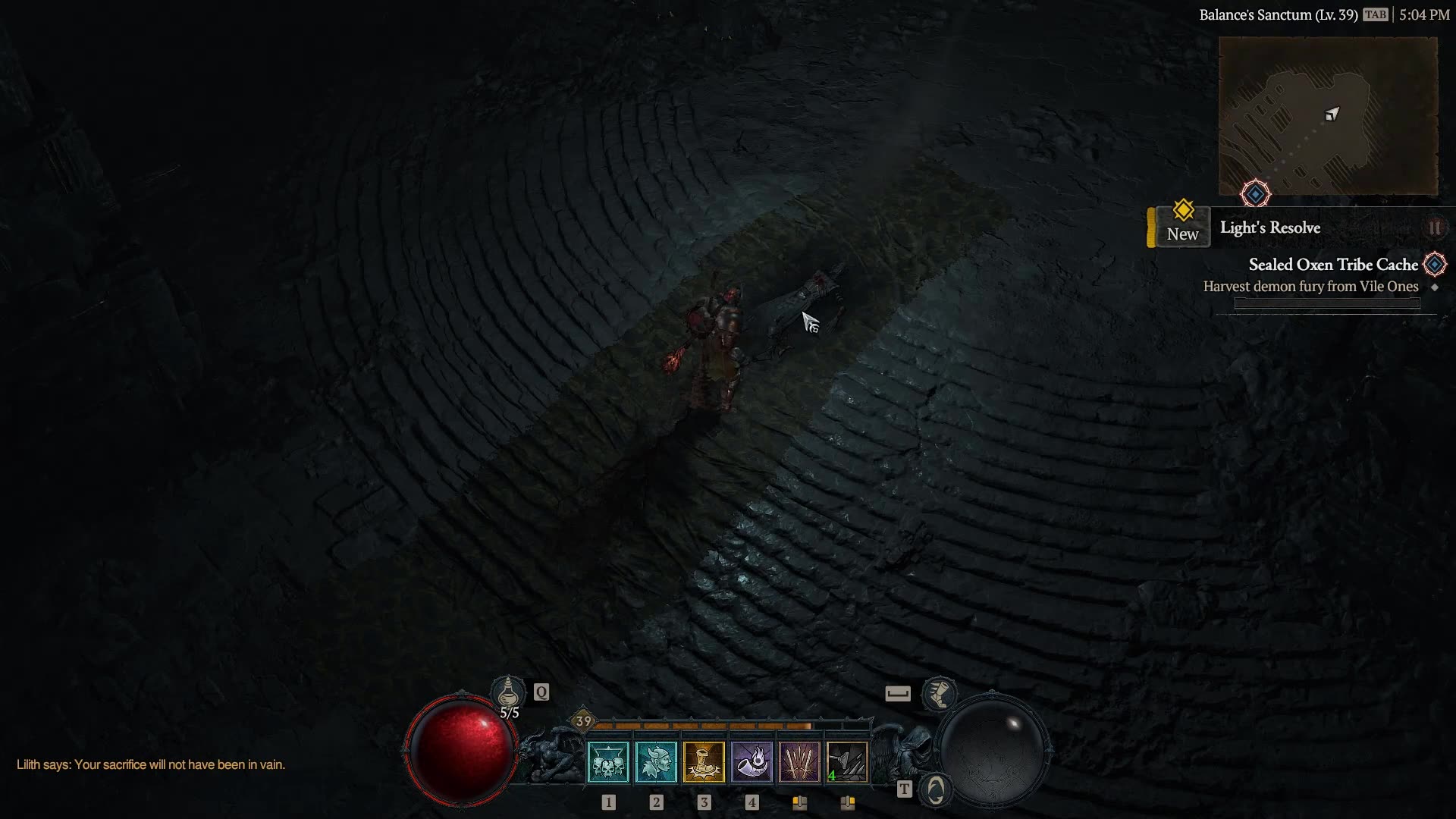Trigger the war horn ability in slot 4
Screen dimensions: 1456x819
752,761
